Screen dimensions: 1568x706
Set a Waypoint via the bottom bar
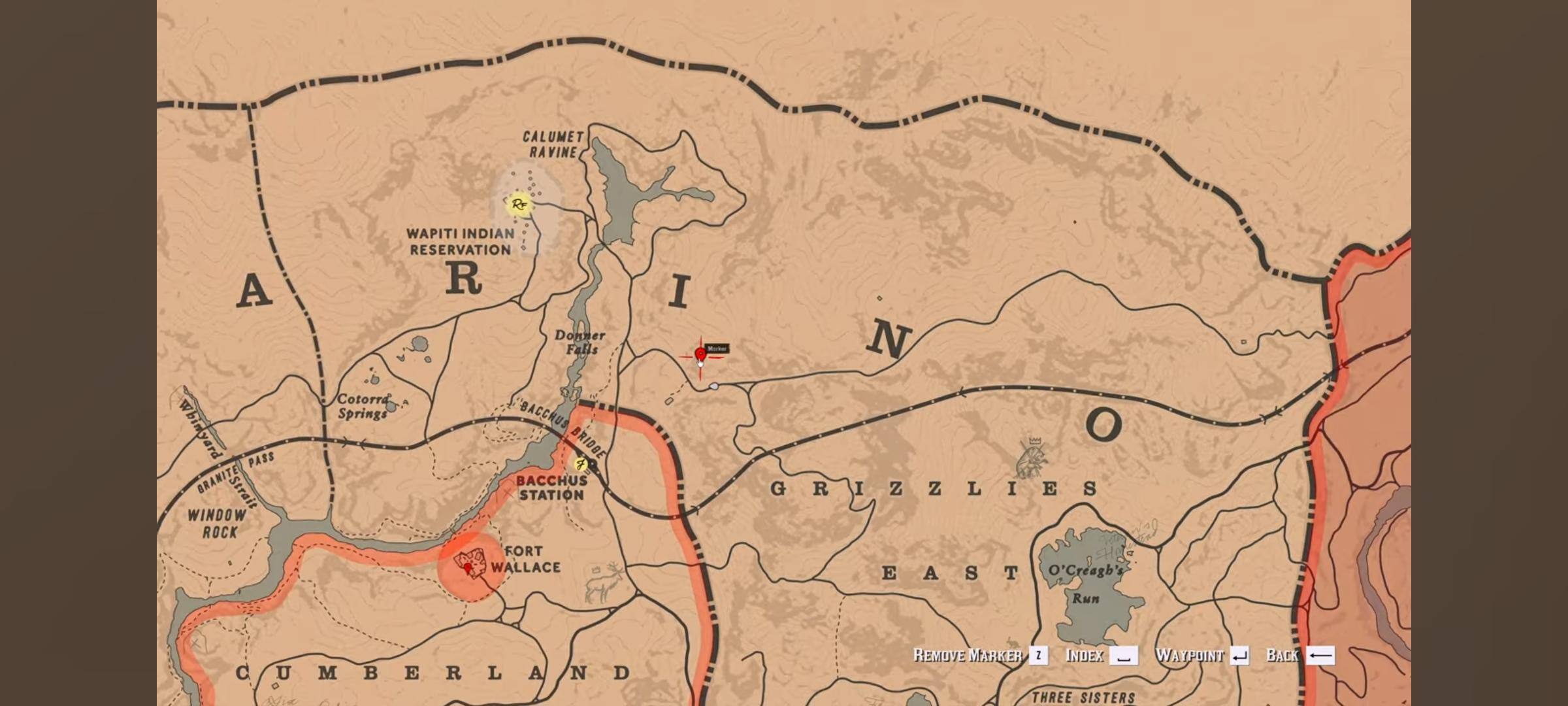(x=1201, y=656)
